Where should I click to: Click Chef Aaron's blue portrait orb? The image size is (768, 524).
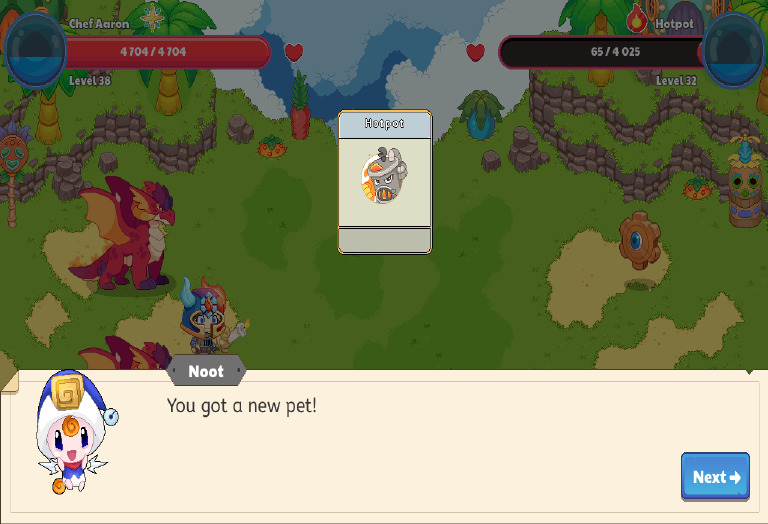[x=35, y=50]
